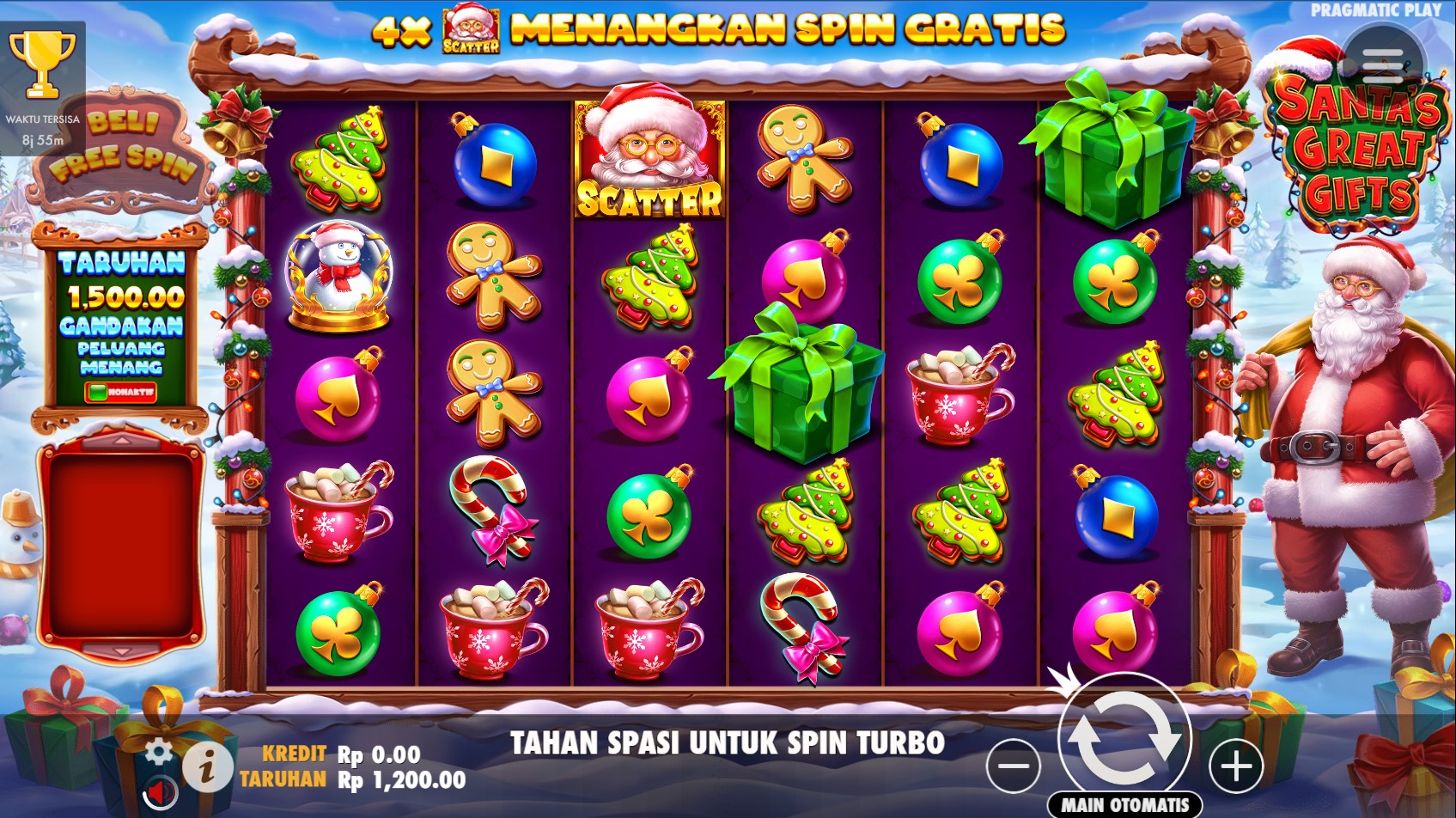This screenshot has width=1456, height=818.
Task: Open the gold trophy tournament panel
Action: tap(42, 64)
